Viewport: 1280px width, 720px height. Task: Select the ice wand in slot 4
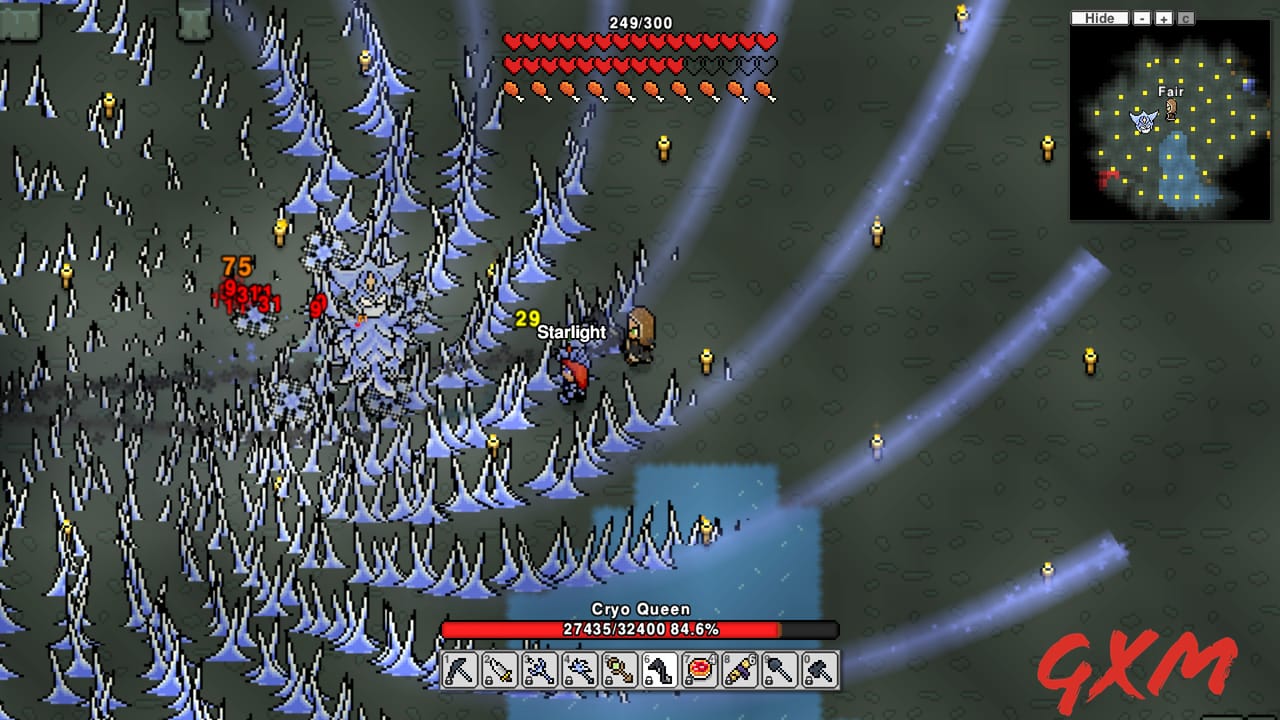(579, 670)
